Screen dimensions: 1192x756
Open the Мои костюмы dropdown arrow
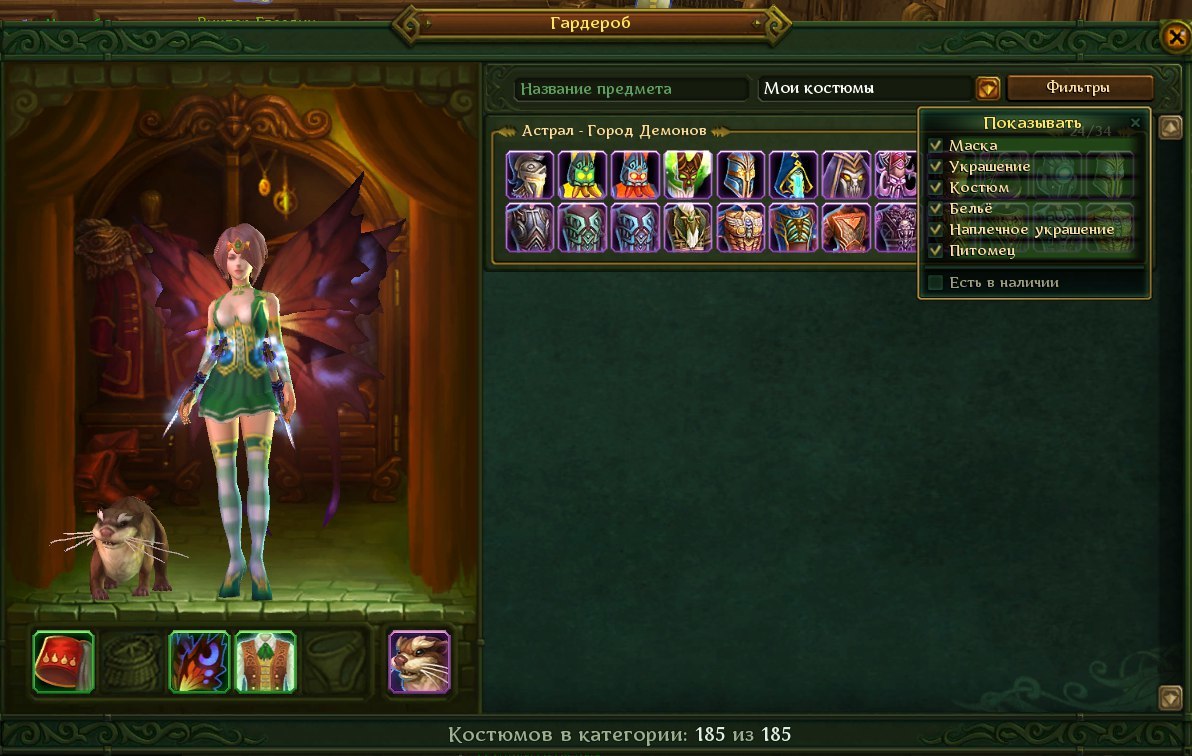tap(987, 89)
